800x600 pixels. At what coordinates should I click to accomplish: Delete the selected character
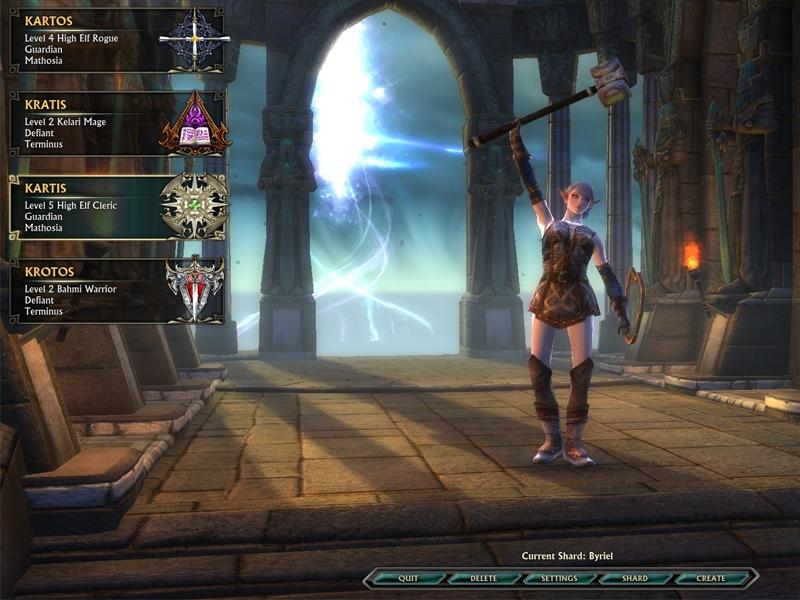pyautogui.click(x=484, y=578)
